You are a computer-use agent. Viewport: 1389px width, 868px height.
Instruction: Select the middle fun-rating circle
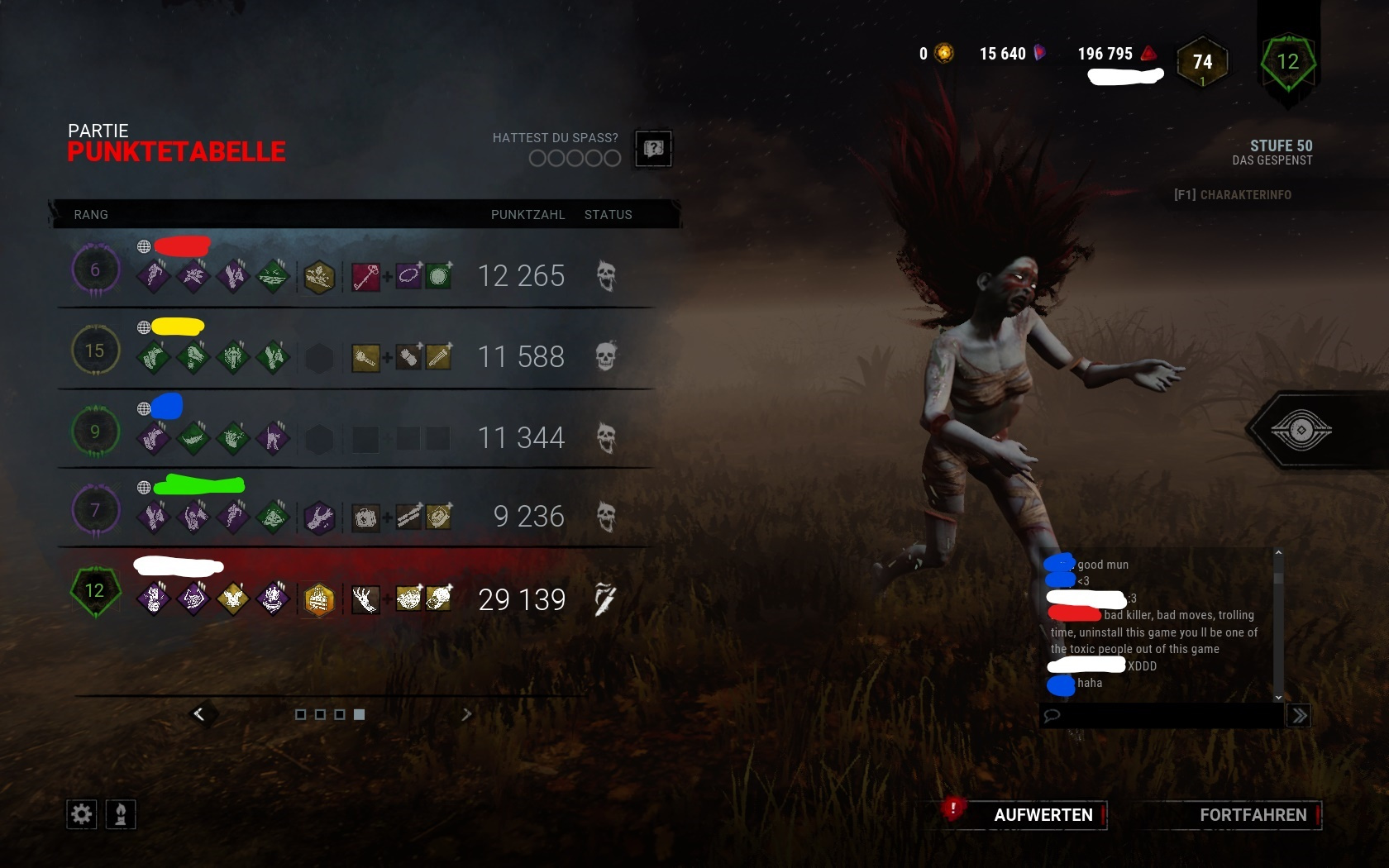point(574,158)
